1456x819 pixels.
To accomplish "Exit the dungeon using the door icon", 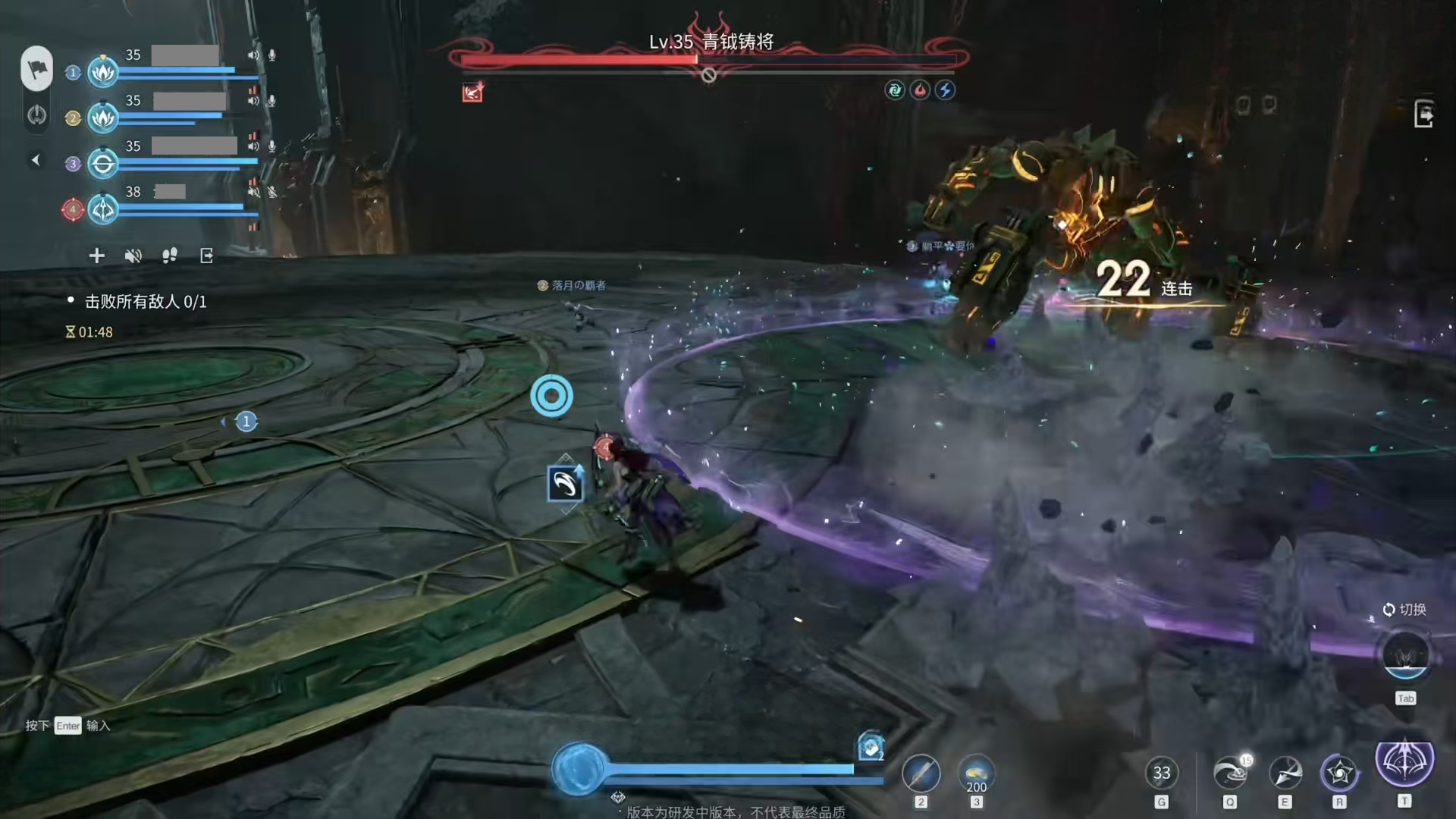I will click(1423, 115).
